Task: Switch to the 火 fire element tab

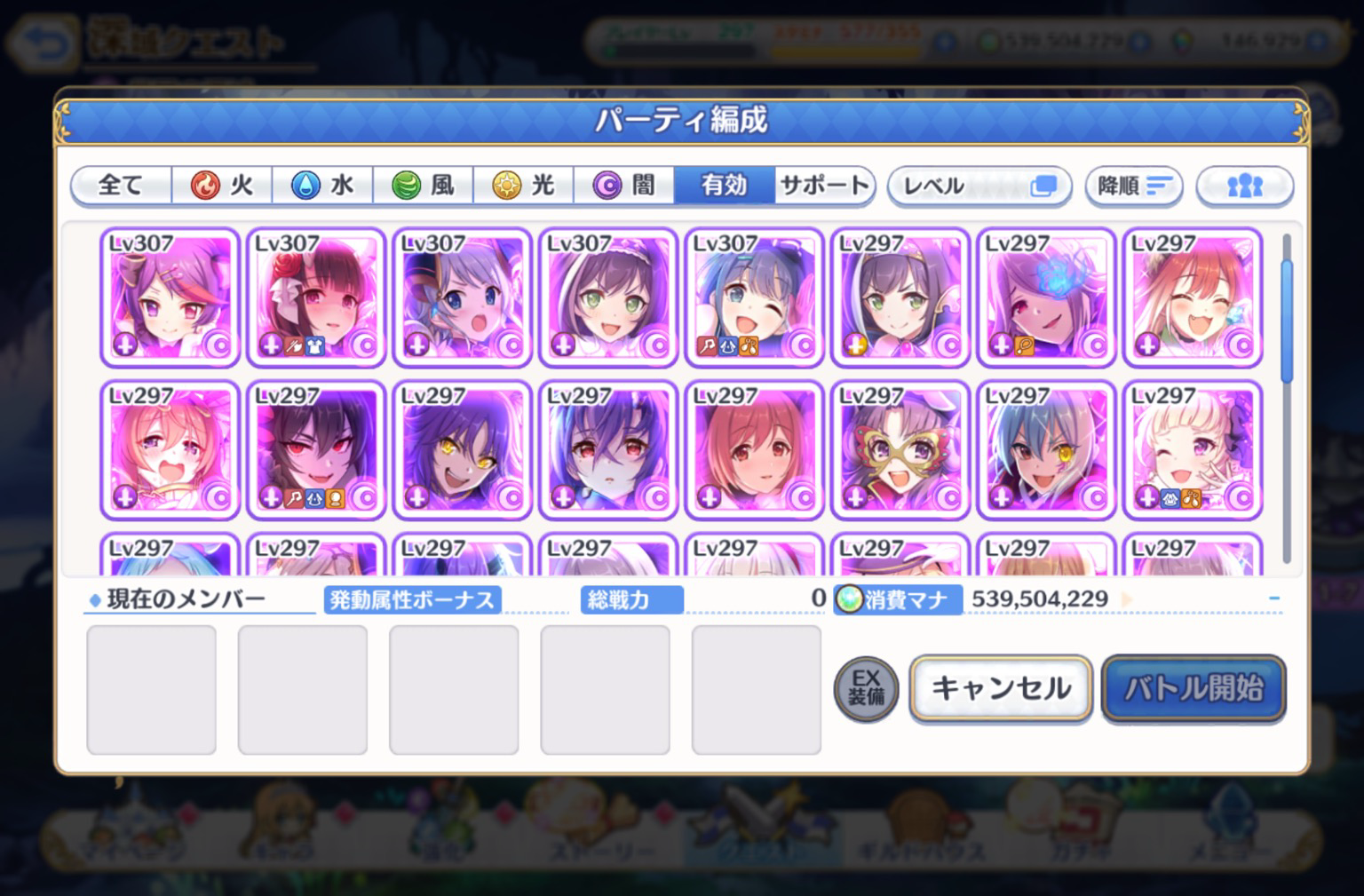Action: click(x=222, y=186)
